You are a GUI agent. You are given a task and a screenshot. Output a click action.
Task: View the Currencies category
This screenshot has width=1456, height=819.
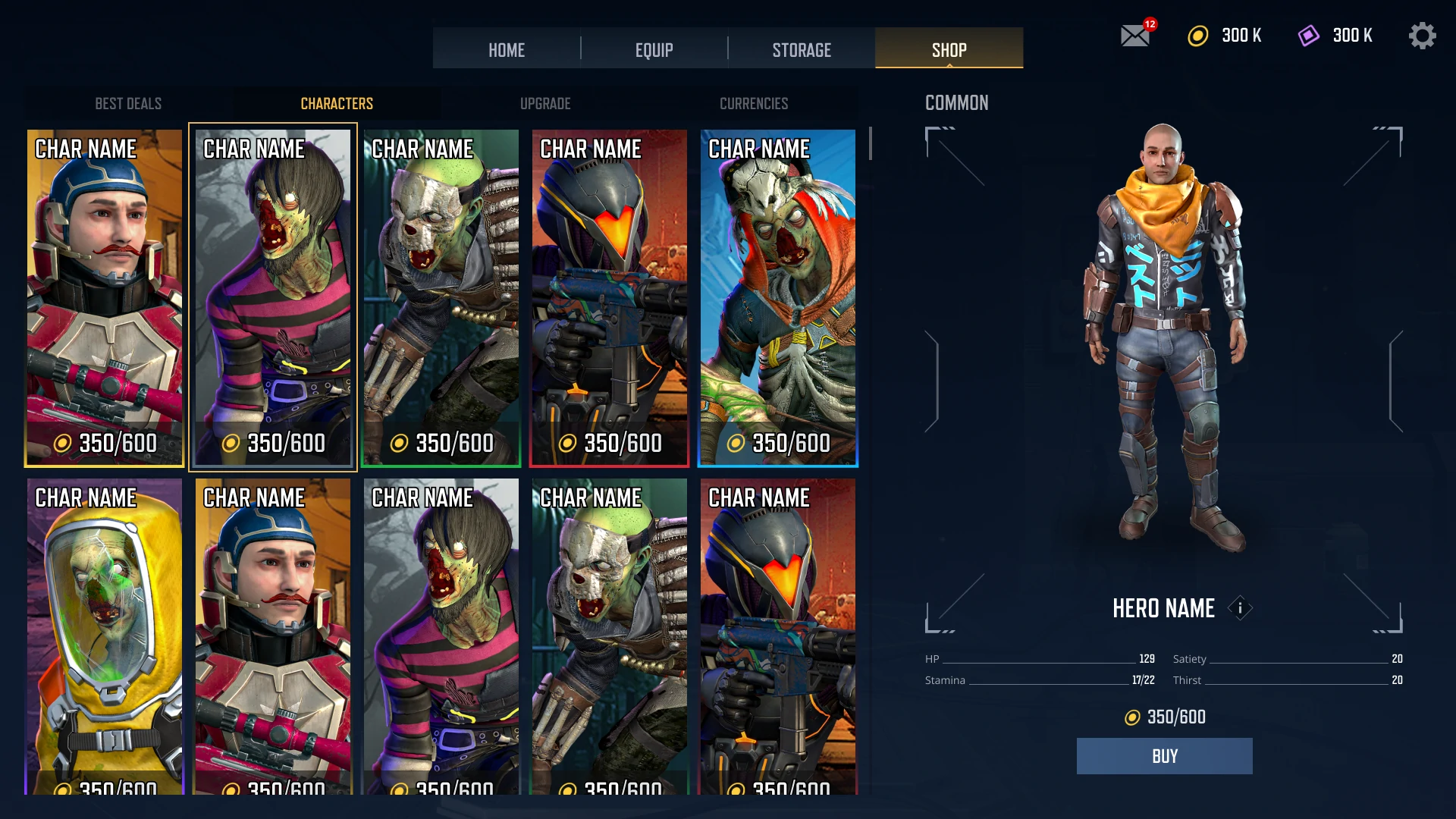coord(754,104)
